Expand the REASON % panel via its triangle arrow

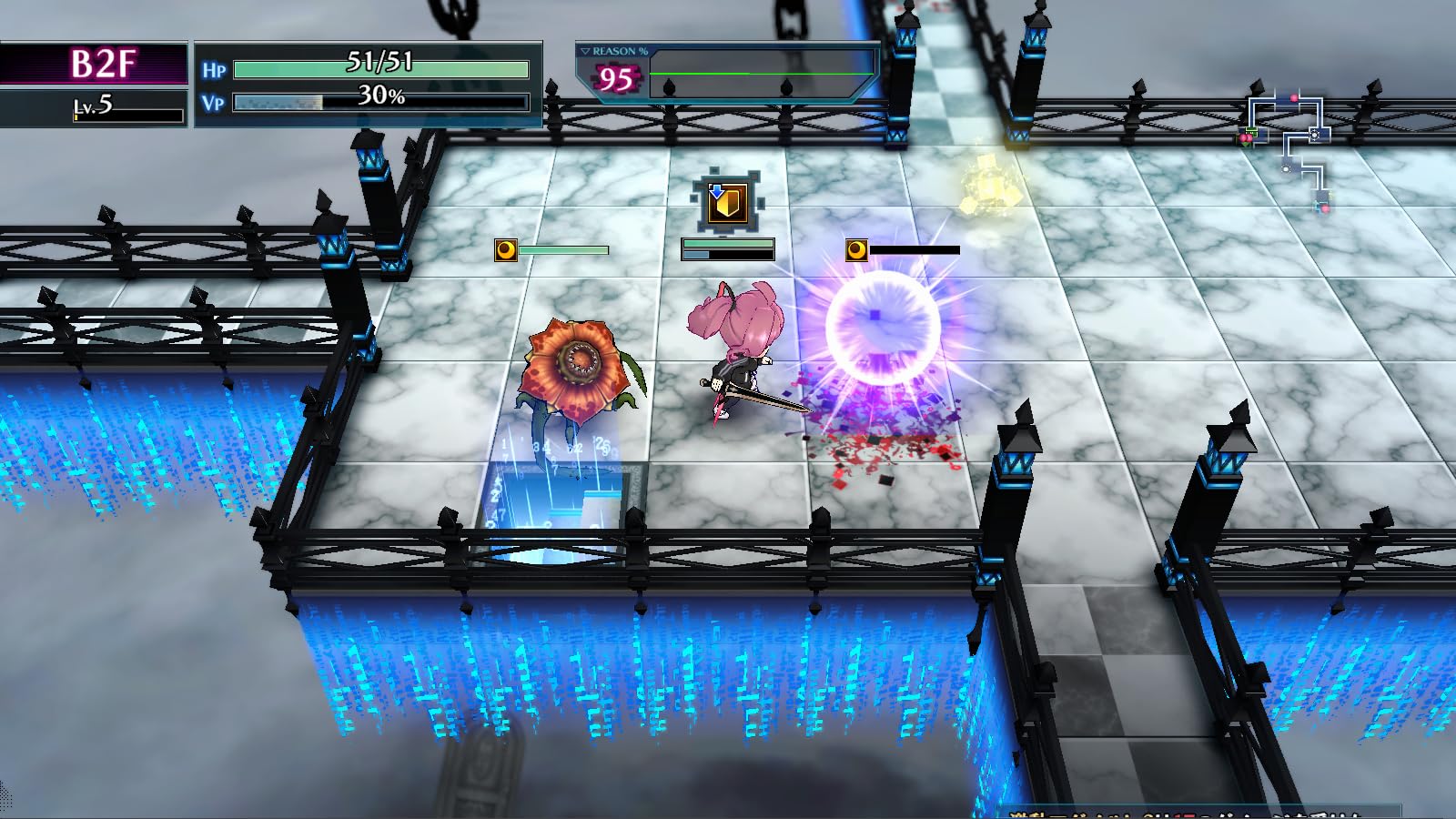(x=585, y=51)
